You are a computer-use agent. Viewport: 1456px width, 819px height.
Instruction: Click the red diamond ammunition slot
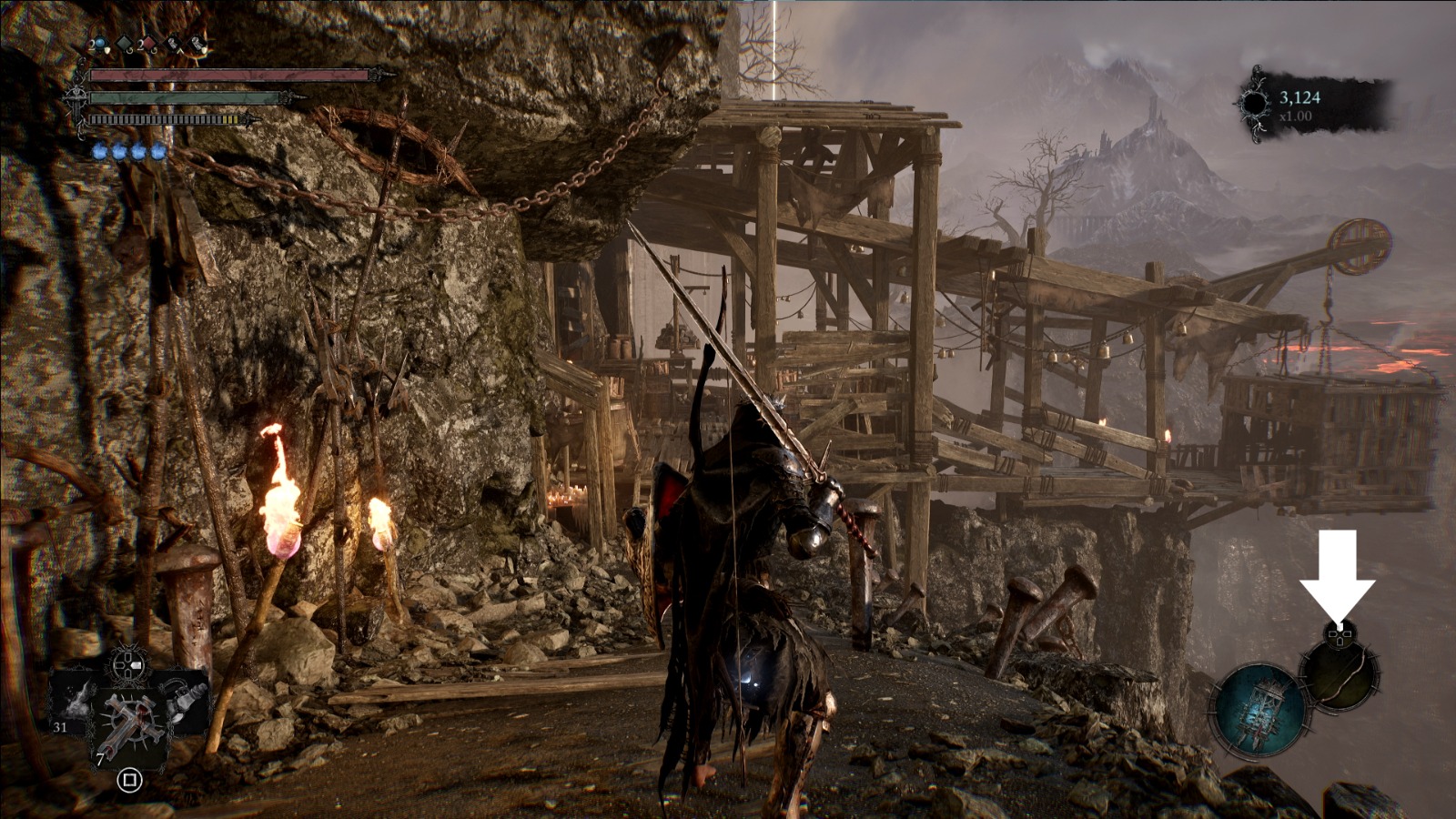point(148,43)
